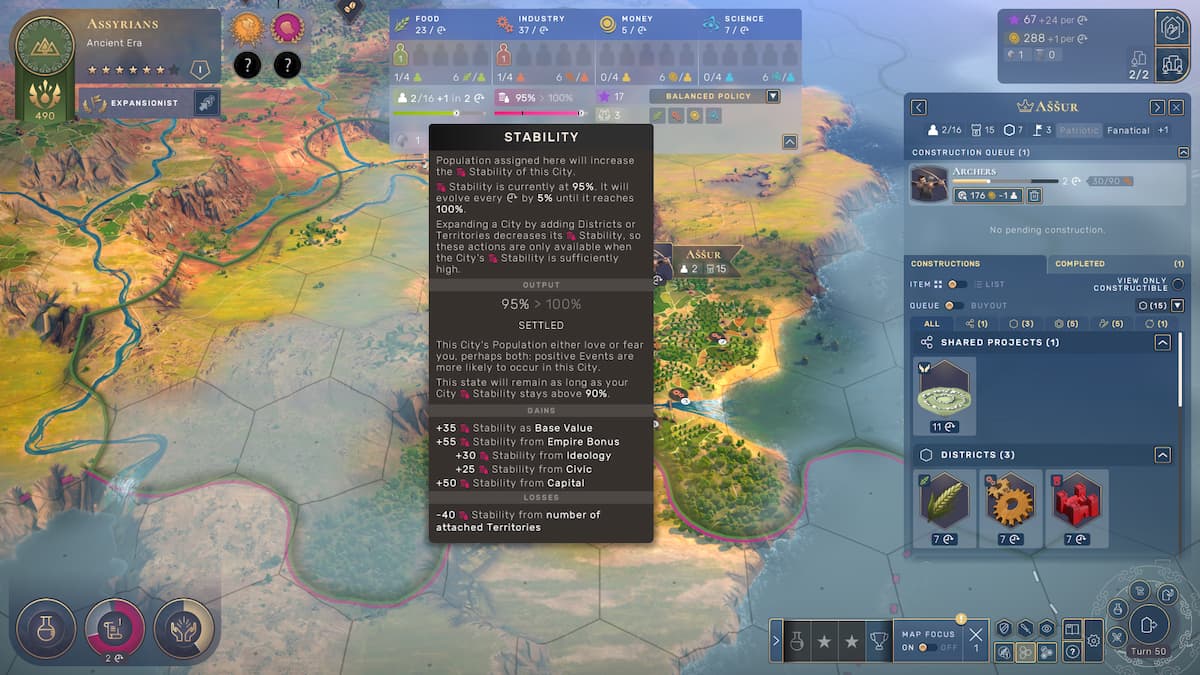
Task: Collapse the Shared Projects section
Action: coord(1162,342)
